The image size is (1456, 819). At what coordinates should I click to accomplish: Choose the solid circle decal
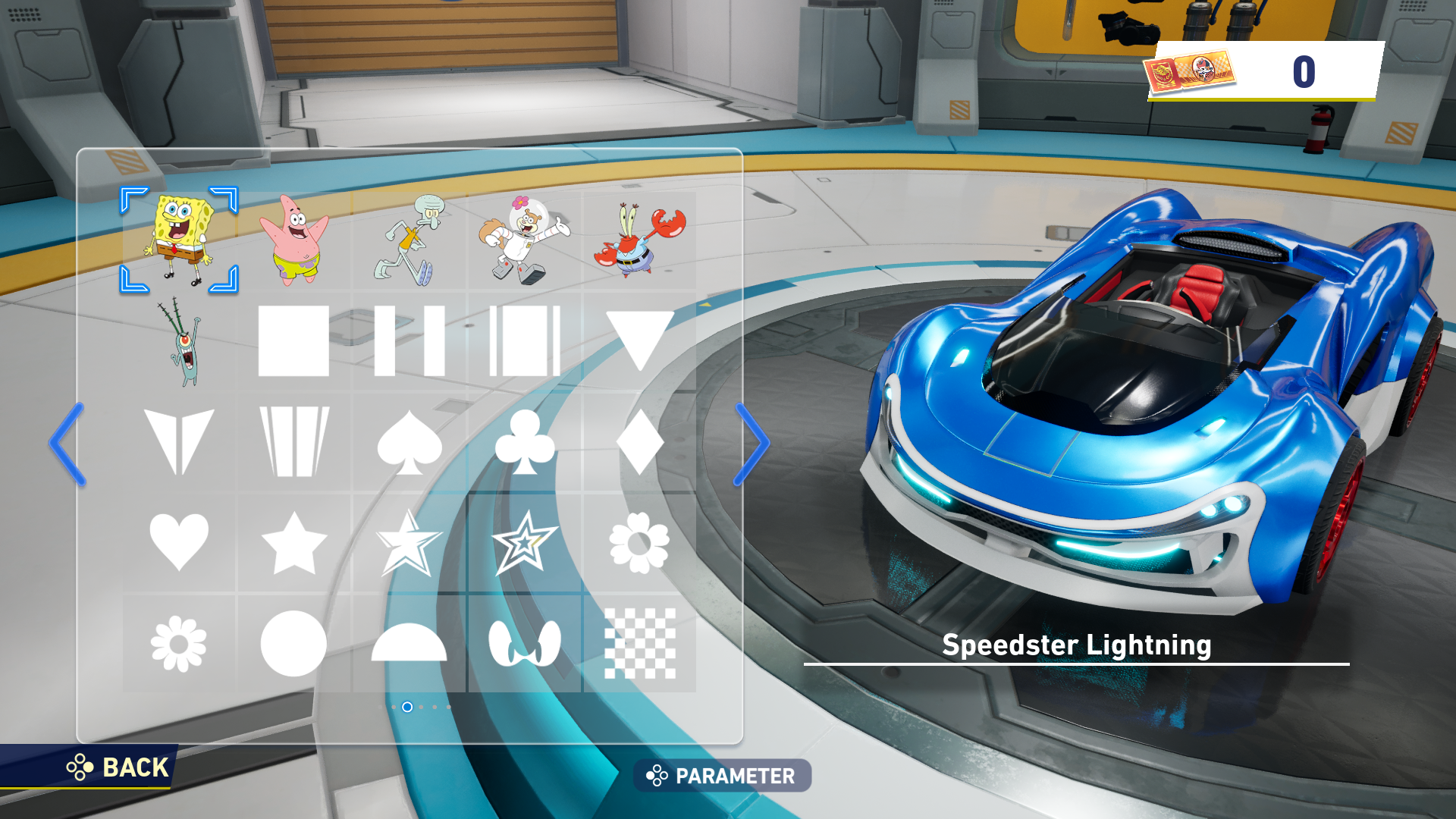[293, 644]
